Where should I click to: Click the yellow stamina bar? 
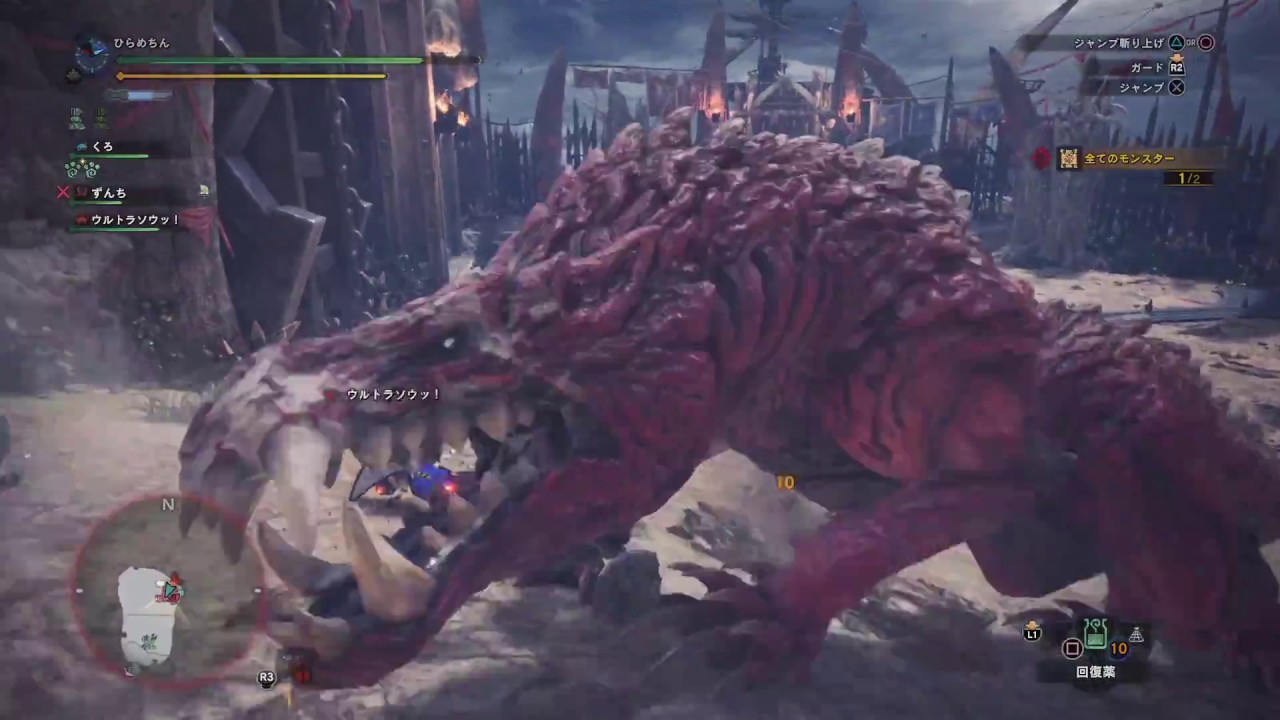[x=250, y=75]
